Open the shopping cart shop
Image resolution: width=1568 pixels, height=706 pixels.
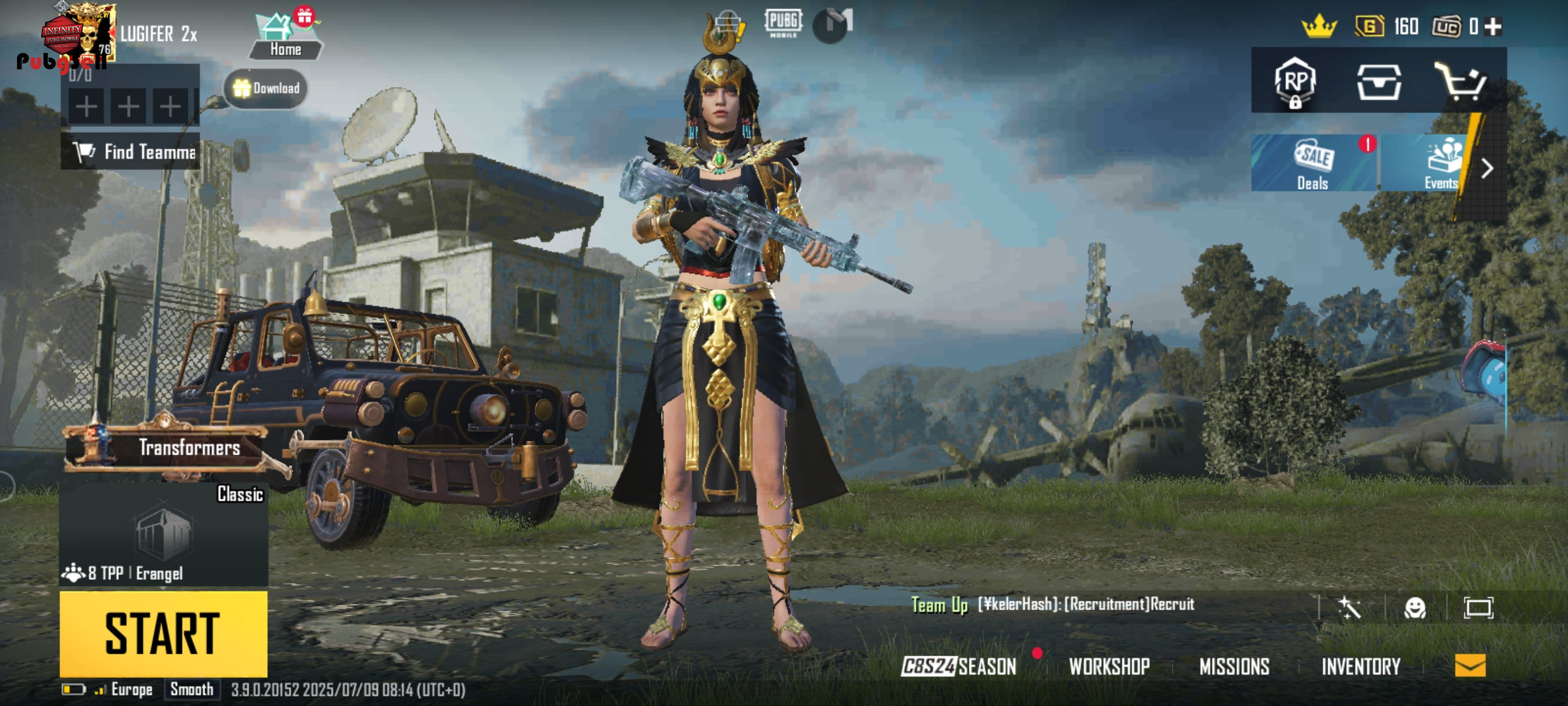tap(1460, 82)
